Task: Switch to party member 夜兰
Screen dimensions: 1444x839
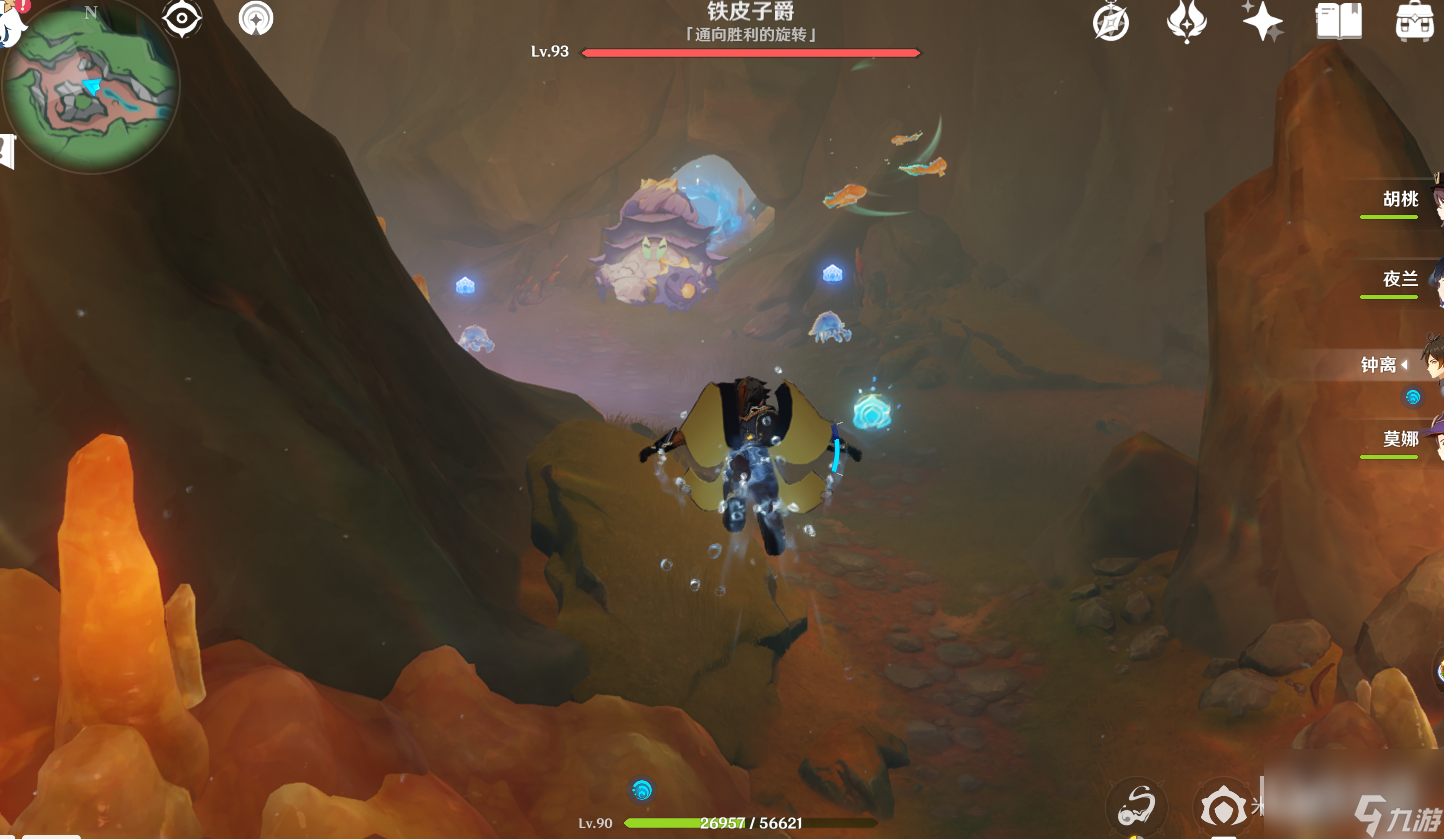Action: 1402,280
